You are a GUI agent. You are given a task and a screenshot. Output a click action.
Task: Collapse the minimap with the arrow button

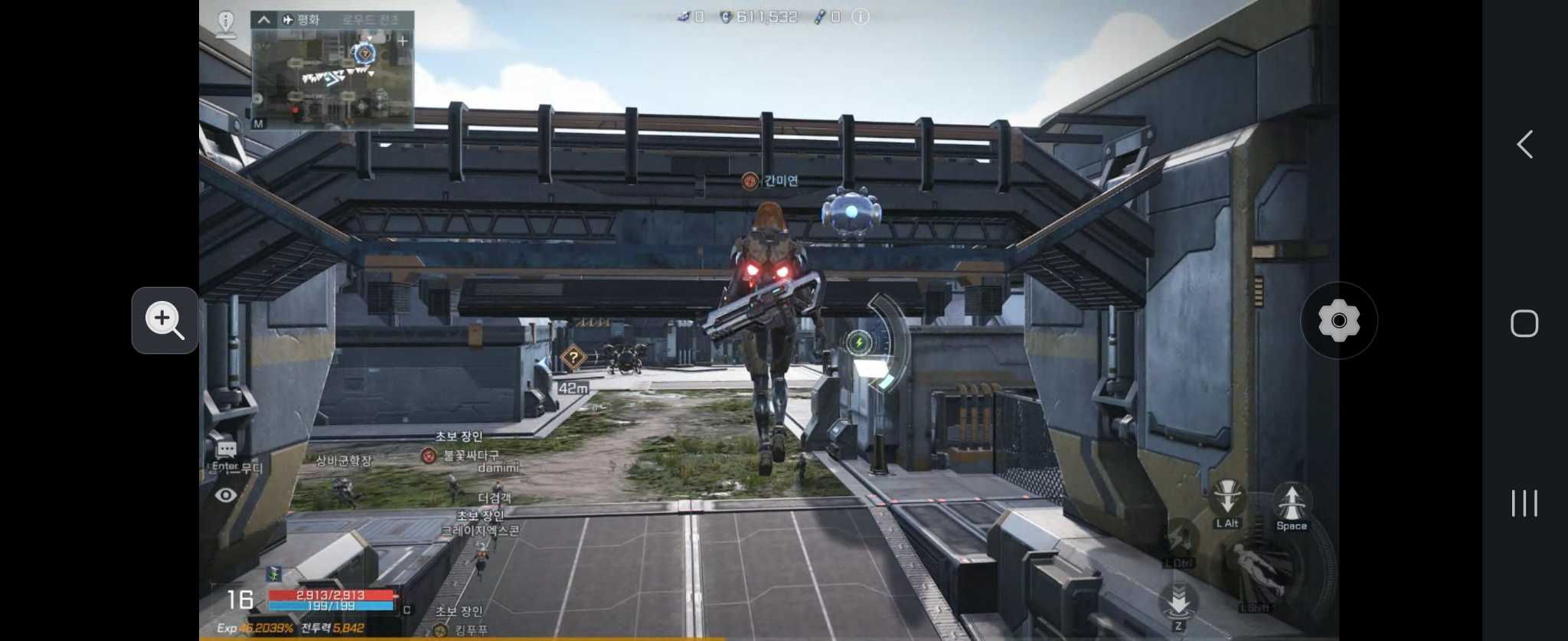263,19
